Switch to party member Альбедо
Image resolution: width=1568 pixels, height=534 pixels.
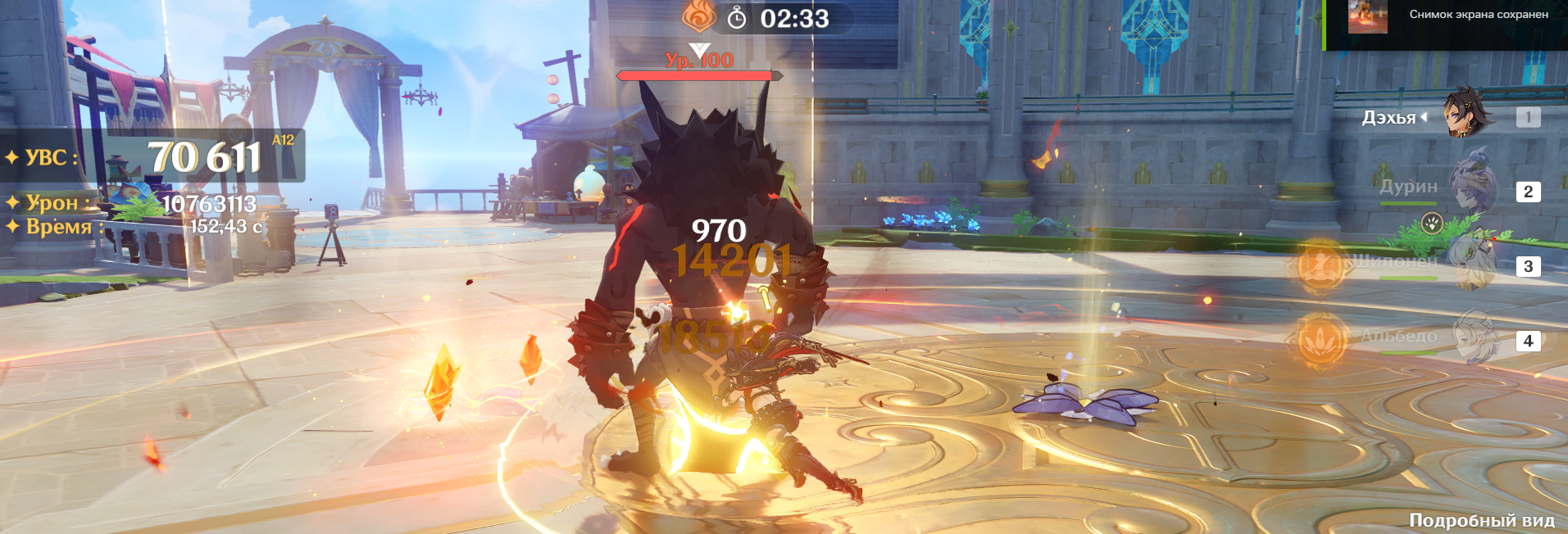pos(1473,336)
